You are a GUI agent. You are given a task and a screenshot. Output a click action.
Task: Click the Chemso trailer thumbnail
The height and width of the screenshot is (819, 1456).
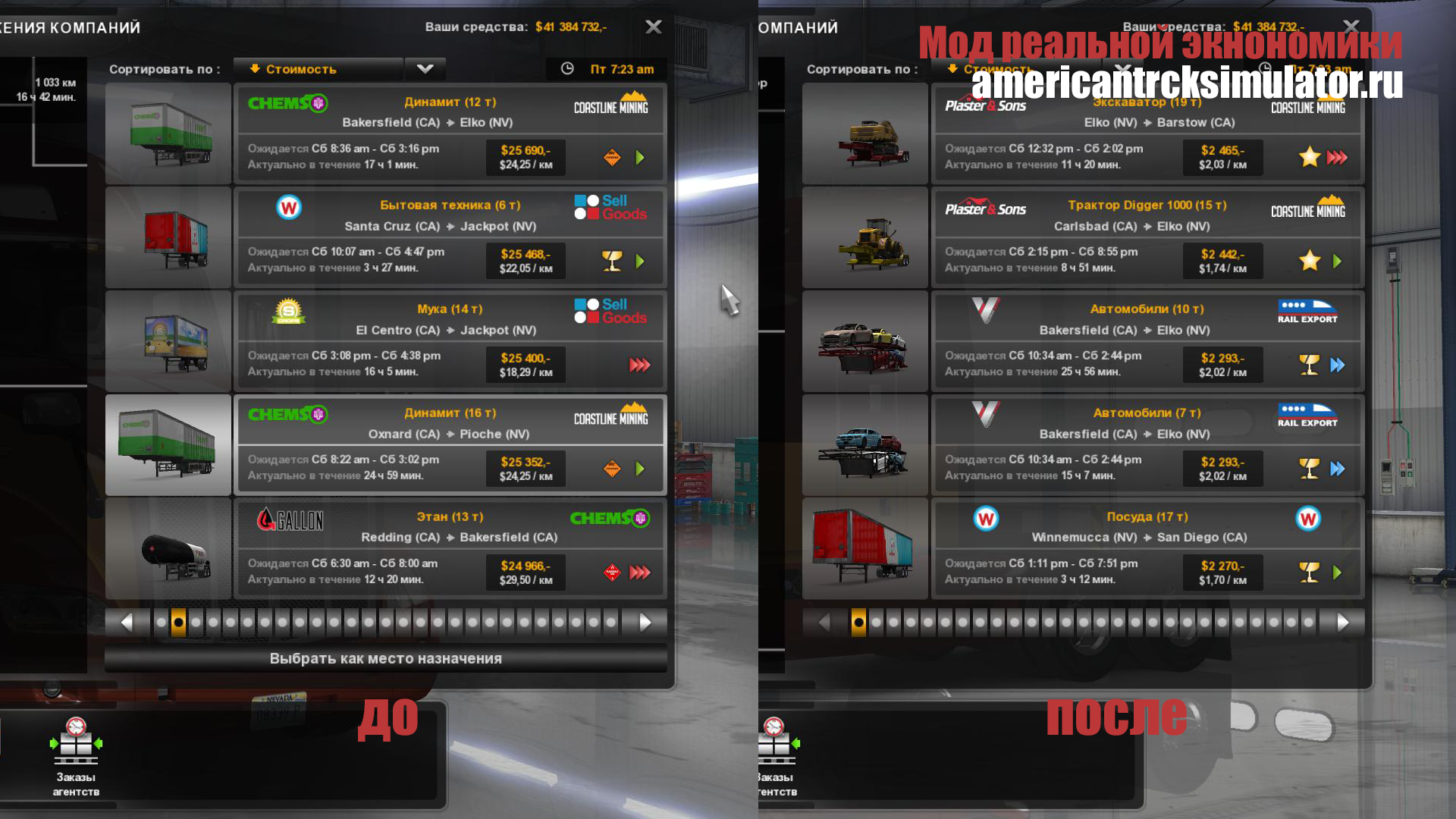pos(167,134)
